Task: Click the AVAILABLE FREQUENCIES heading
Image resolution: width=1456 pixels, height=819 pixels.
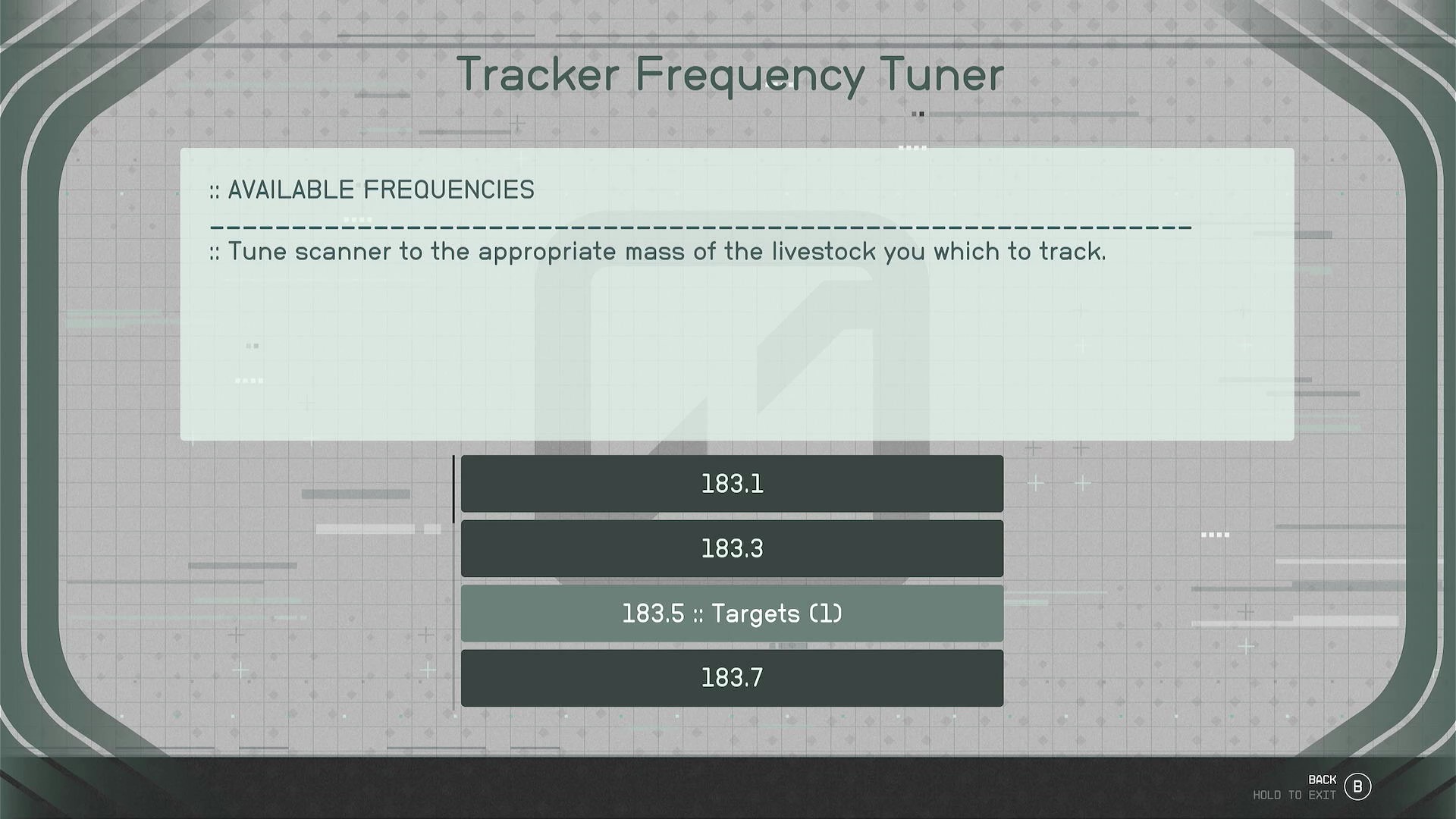Action: click(x=371, y=190)
